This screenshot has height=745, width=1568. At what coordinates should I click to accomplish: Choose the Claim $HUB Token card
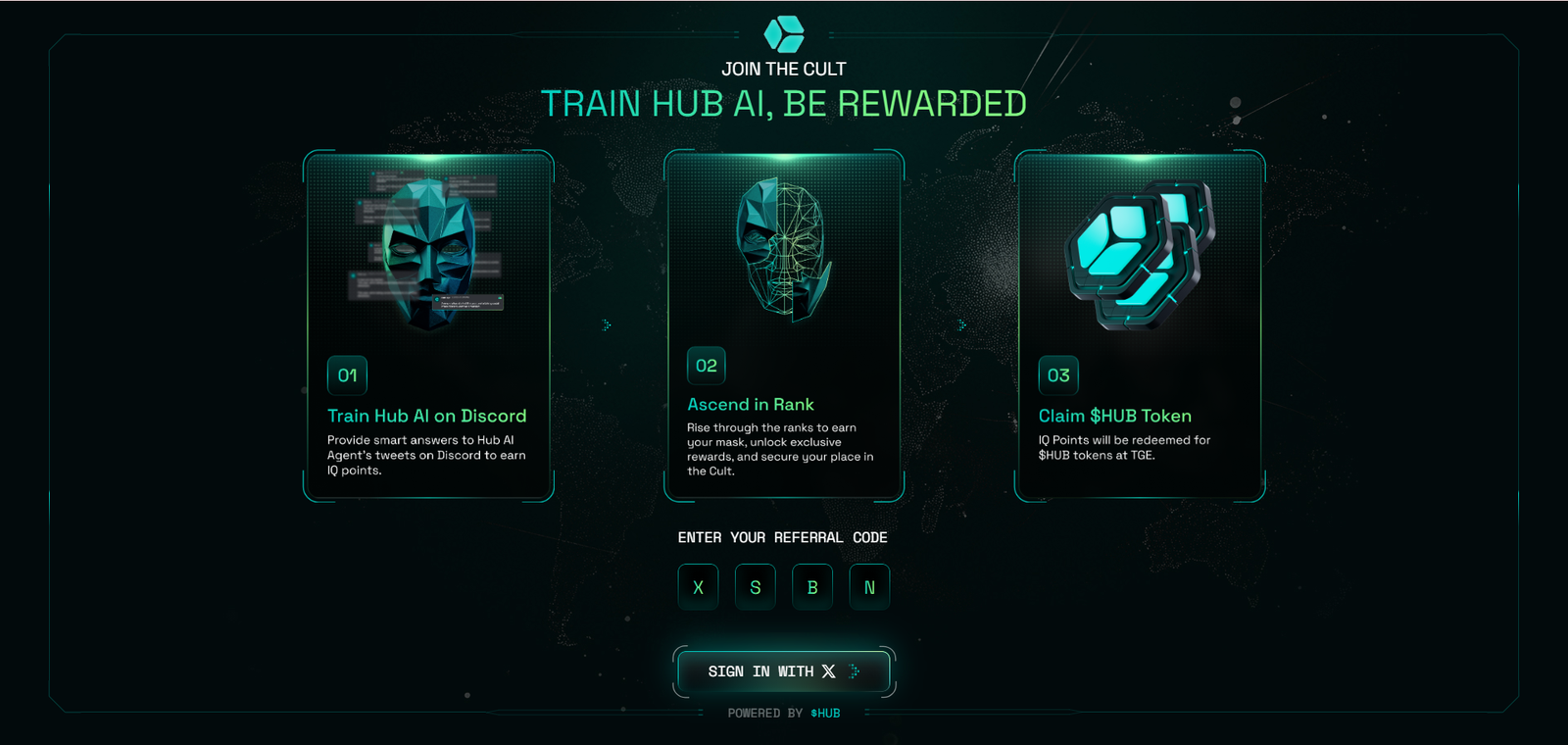coord(1139,326)
